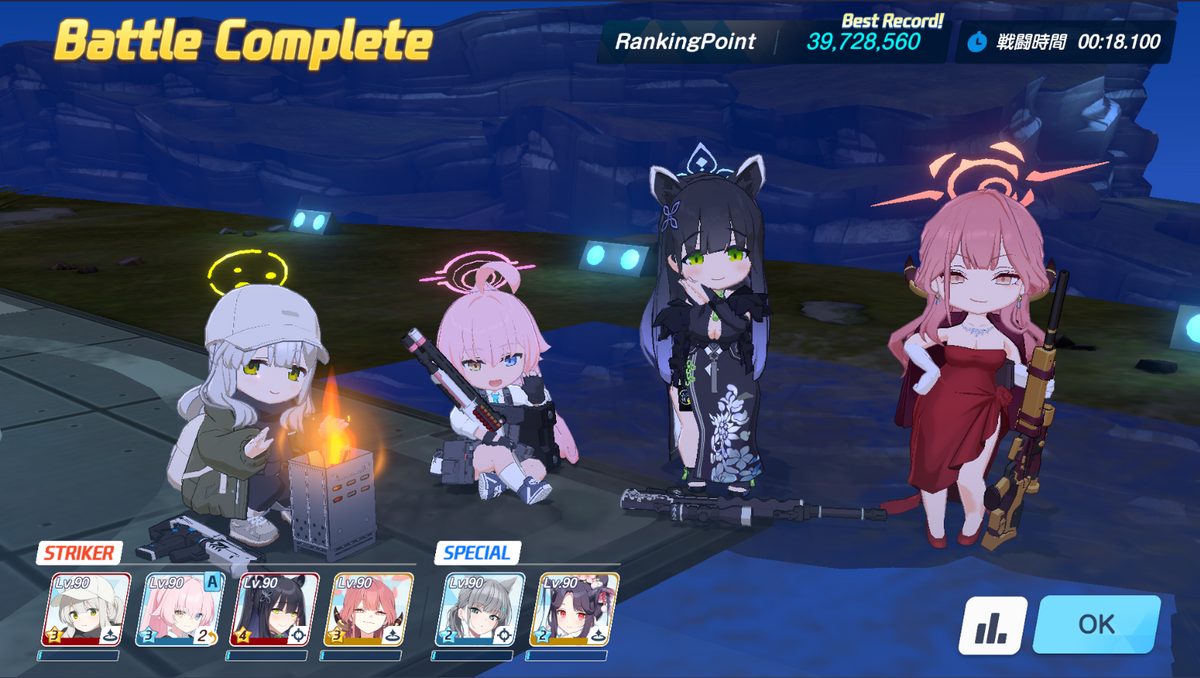Select the gray-haired wolf-eared special portrait
This screenshot has height=678, width=1200.
[480, 608]
